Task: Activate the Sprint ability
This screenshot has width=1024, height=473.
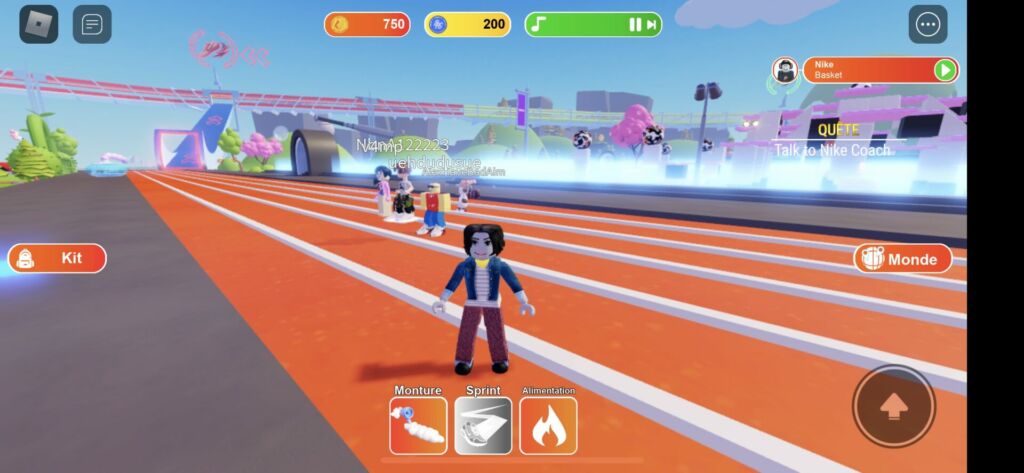Action: (483, 426)
